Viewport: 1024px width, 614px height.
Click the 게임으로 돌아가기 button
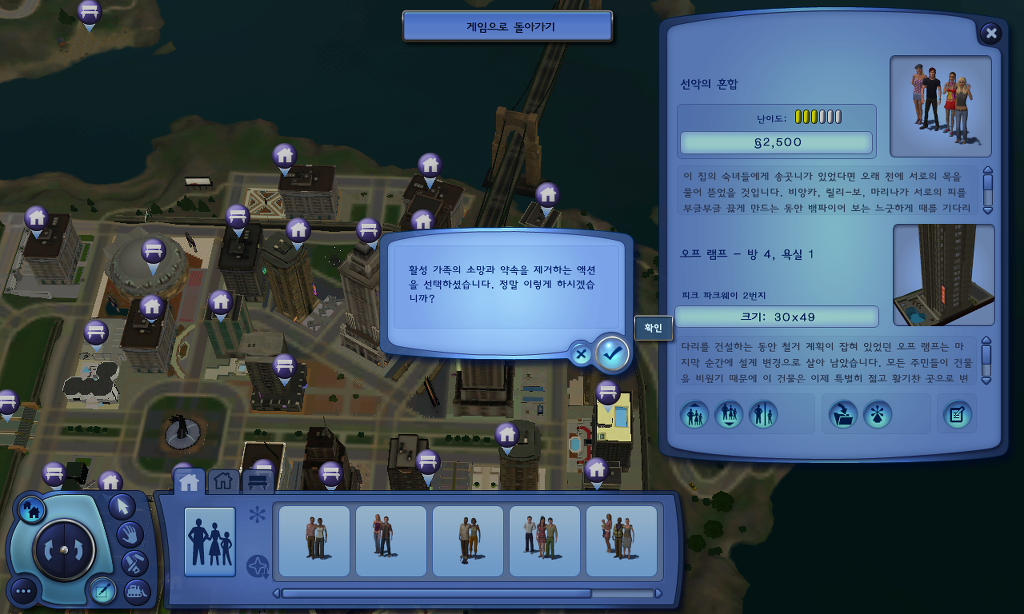pyautogui.click(x=507, y=27)
